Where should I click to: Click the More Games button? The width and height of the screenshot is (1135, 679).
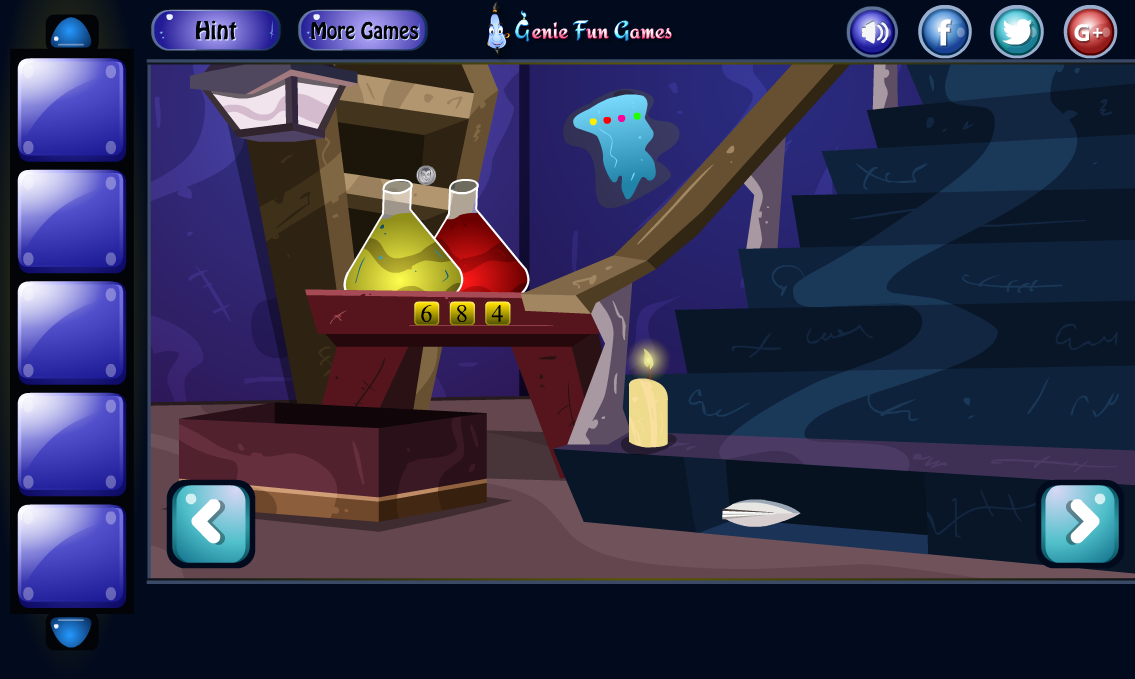363,31
